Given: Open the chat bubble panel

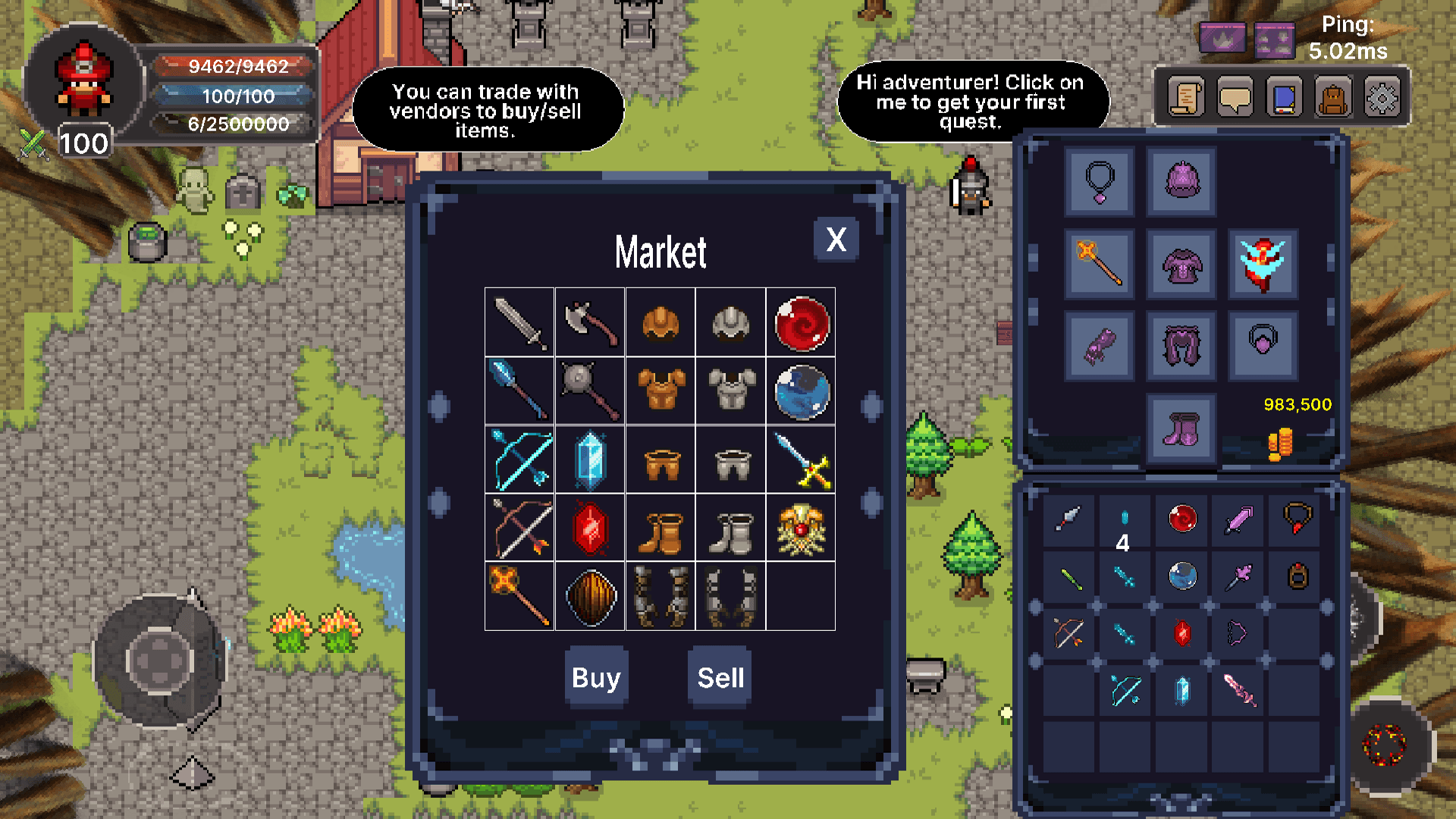Looking at the screenshot, I should coord(1235,98).
